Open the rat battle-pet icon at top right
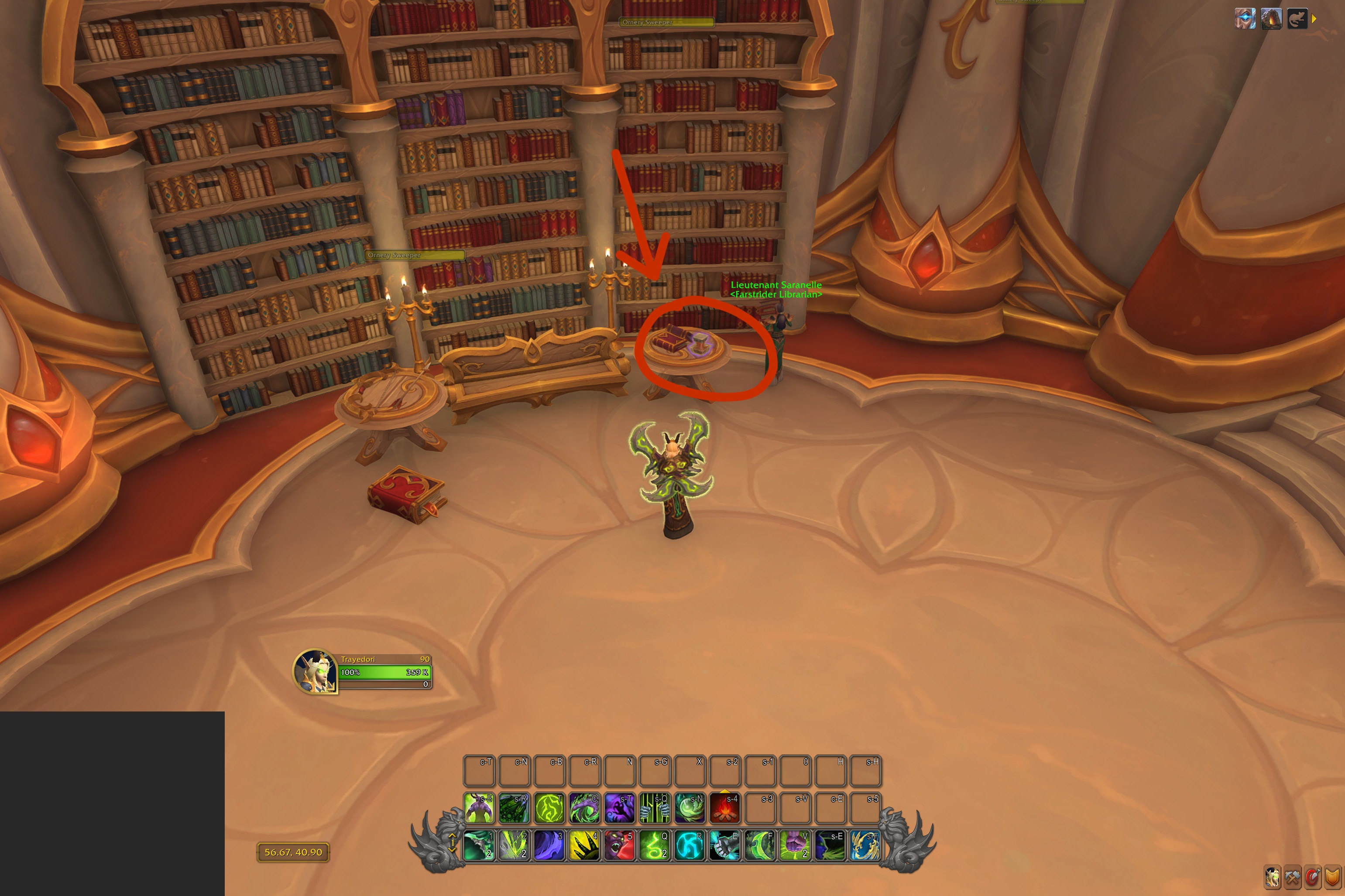The width and height of the screenshot is (1345, 896). (1297, 19)
